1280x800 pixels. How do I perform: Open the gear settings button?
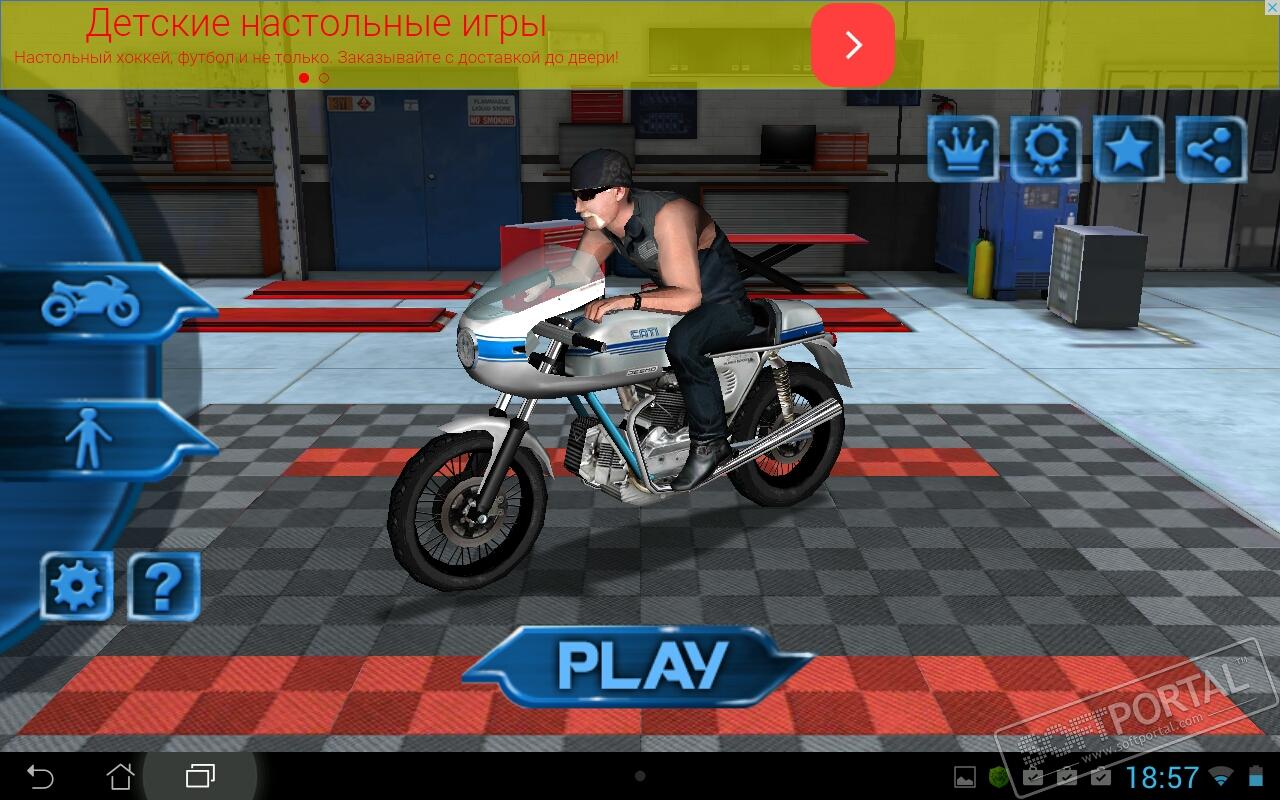76,586
